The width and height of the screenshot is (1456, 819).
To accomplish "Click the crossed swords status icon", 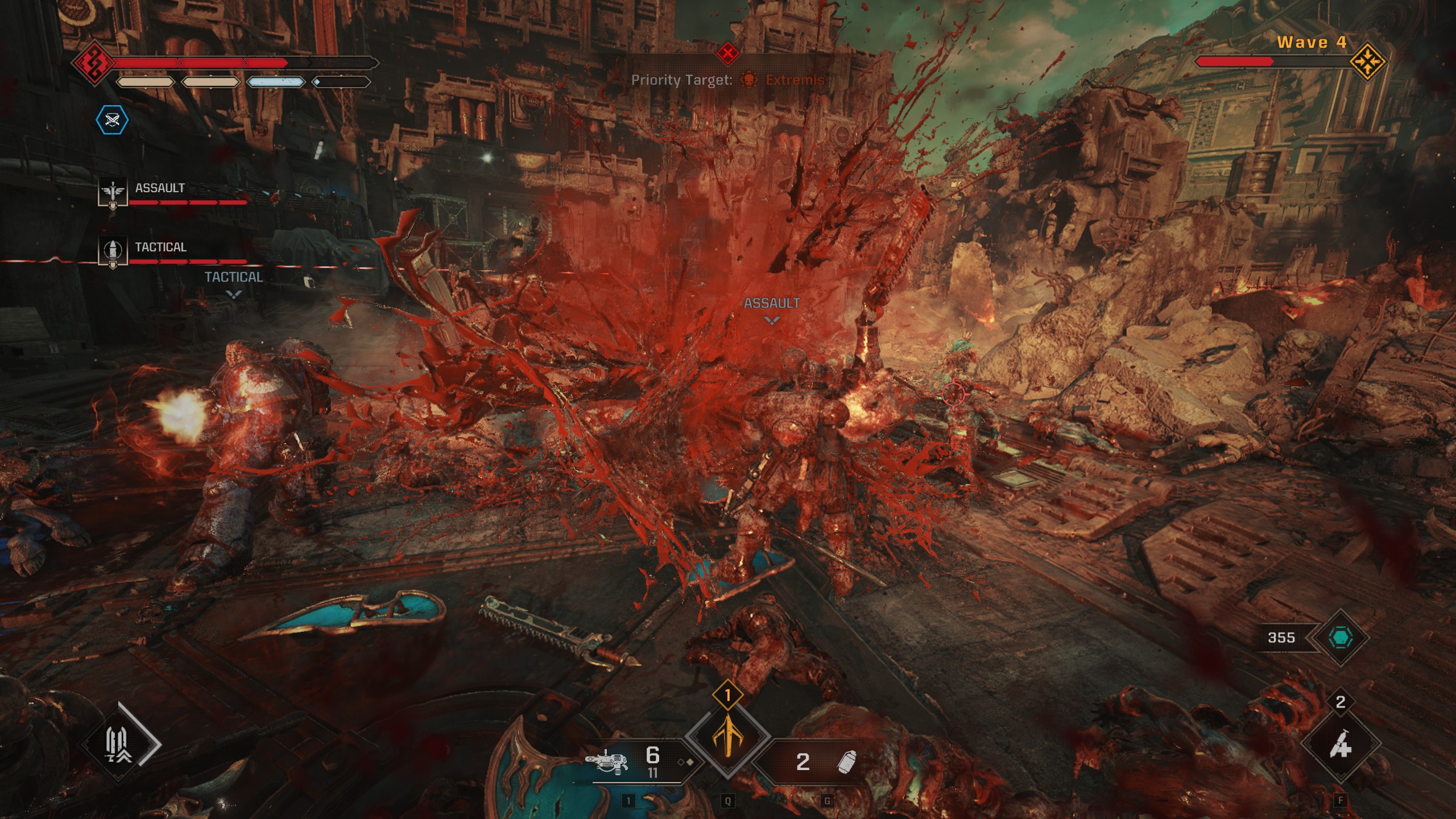I will (x=112, y=120).
